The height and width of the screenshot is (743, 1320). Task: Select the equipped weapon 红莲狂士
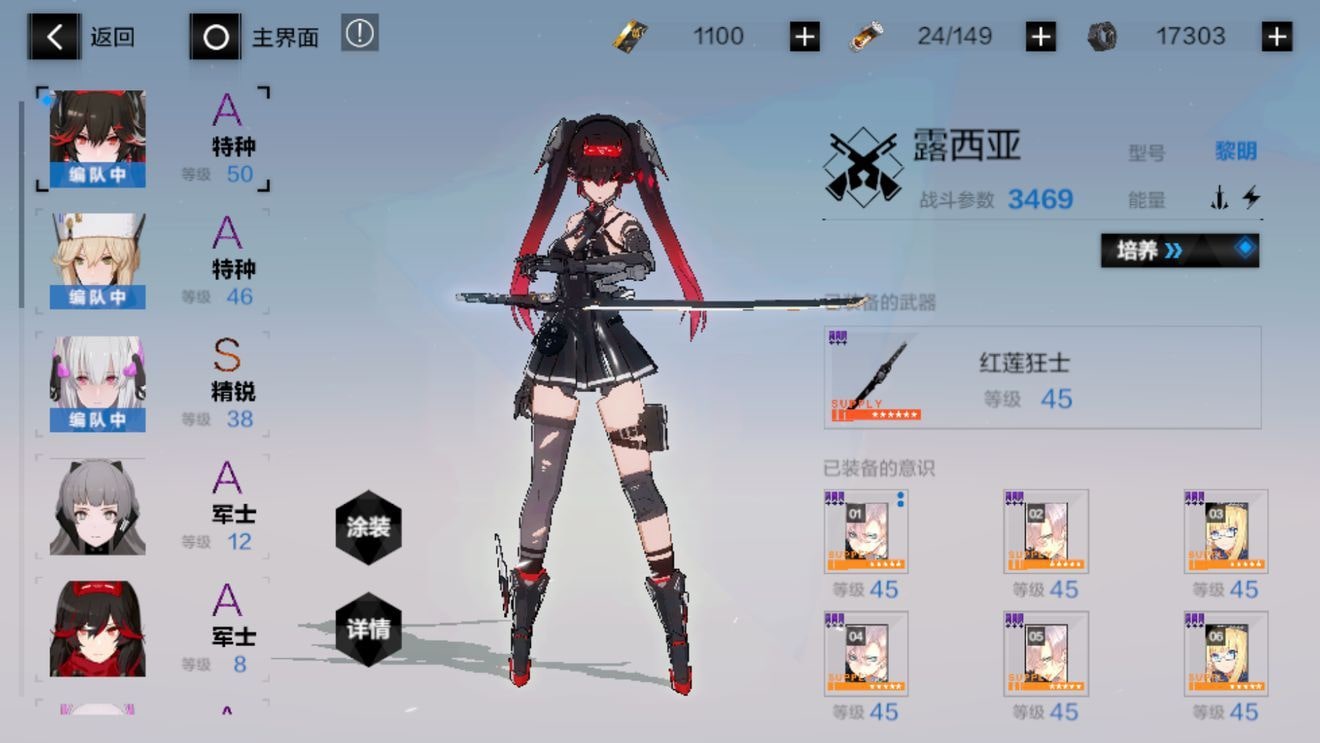pyautogui.click(x=1041, y=377)
